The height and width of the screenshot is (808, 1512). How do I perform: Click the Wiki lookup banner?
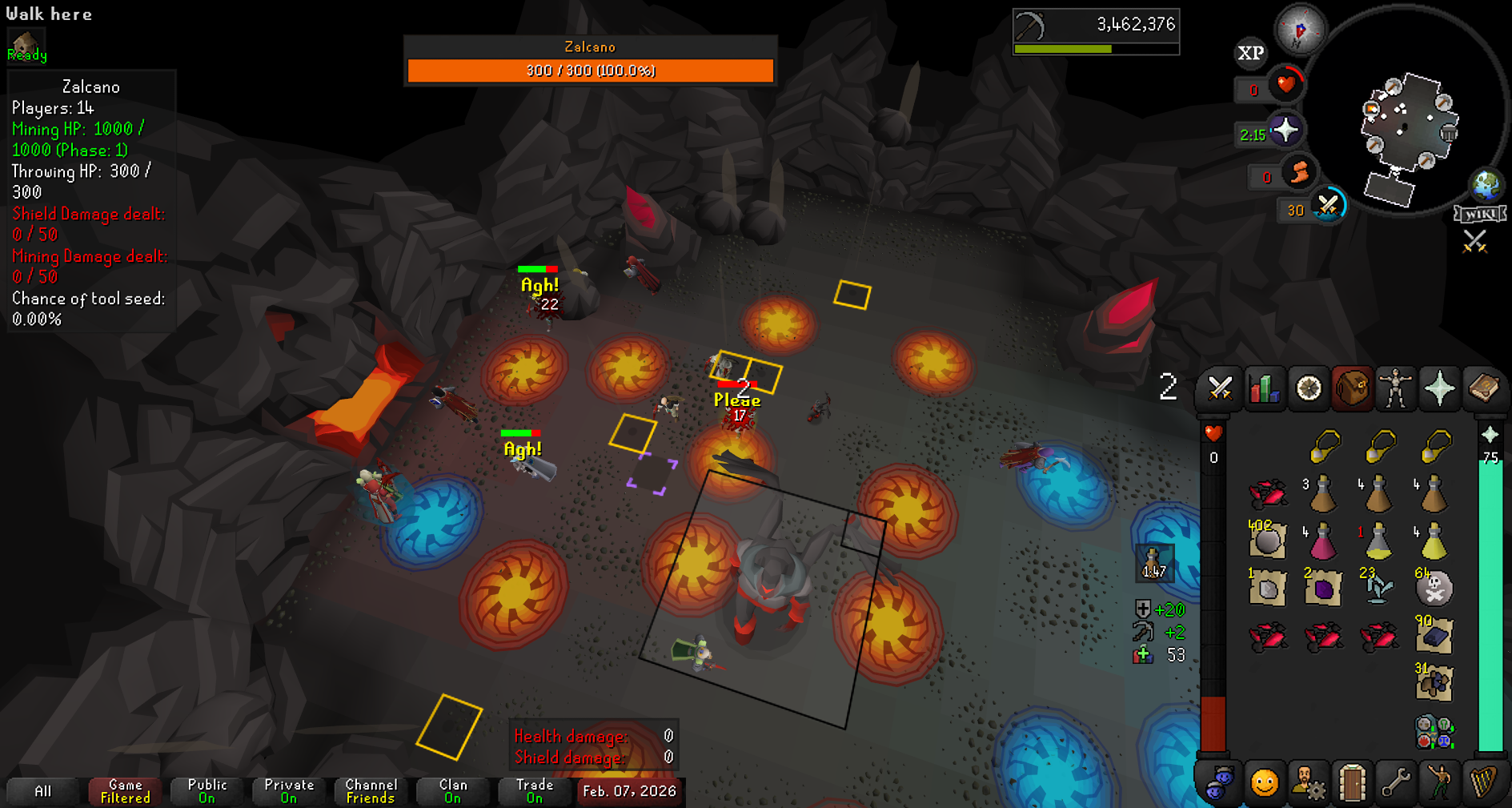(1480, 214)
